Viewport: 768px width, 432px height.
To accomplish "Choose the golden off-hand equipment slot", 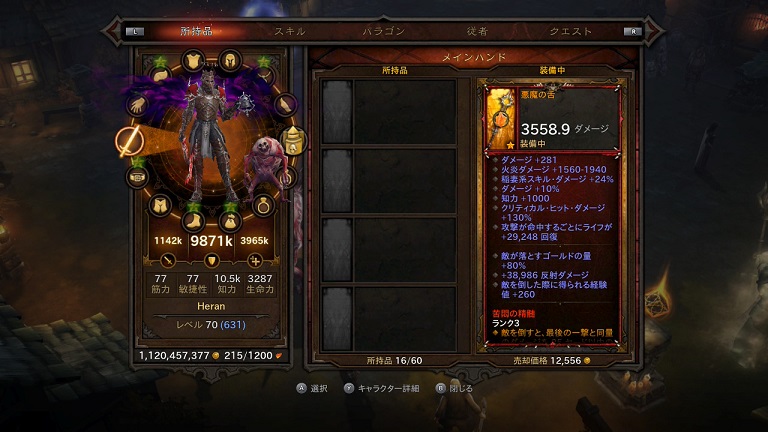I will (293, 141).
